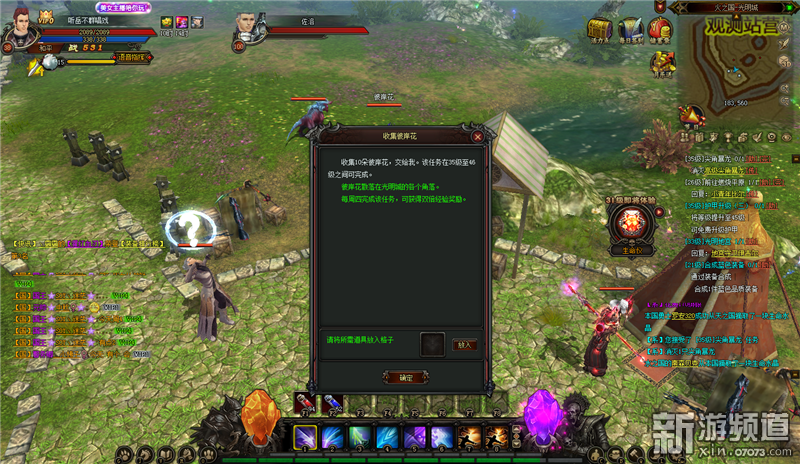The image size is (800, 464).
Task: Activate the skill in hotbar slot 1
Action: [305, 437]
